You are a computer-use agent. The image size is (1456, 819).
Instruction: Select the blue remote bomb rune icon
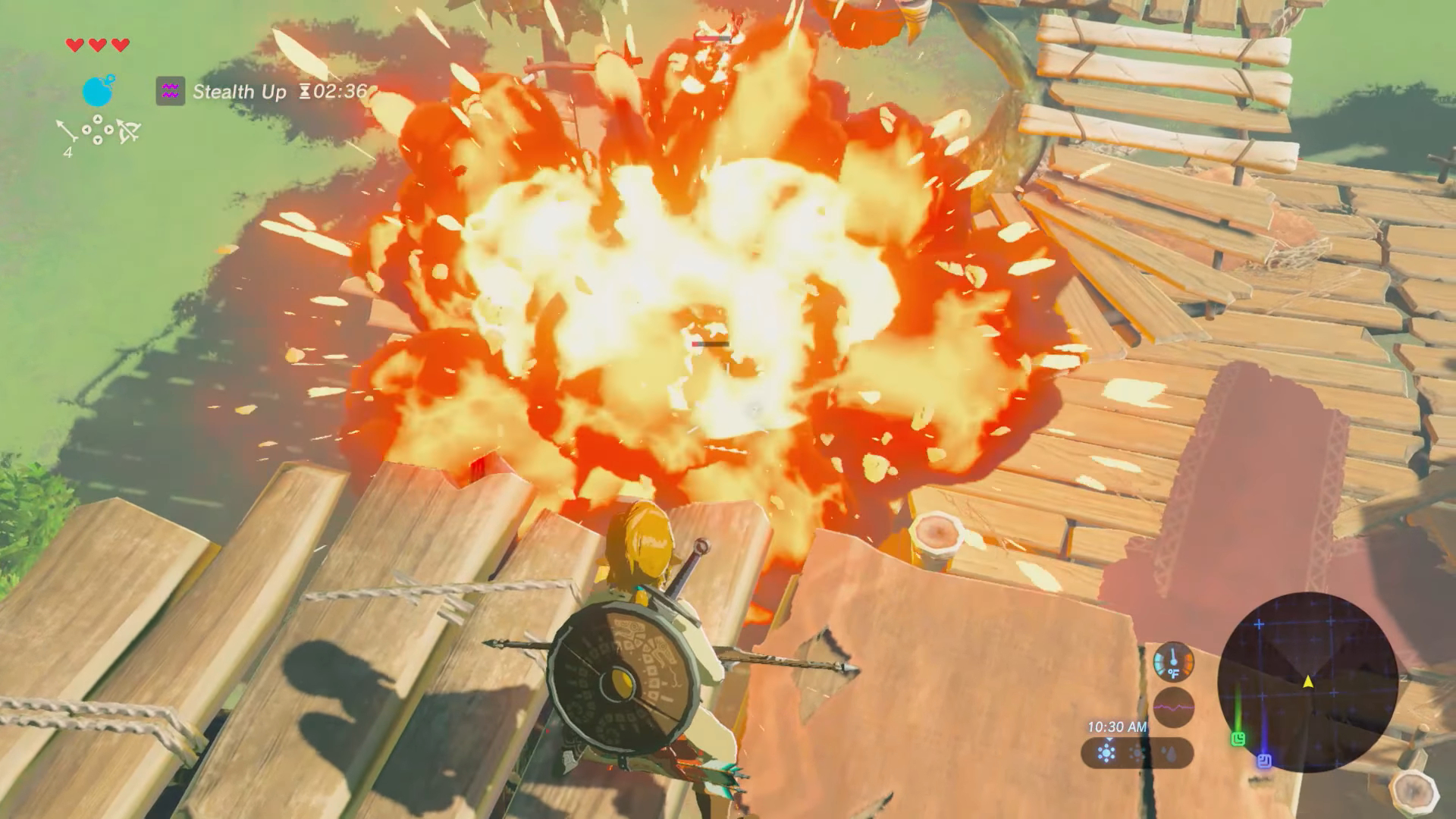98,91
